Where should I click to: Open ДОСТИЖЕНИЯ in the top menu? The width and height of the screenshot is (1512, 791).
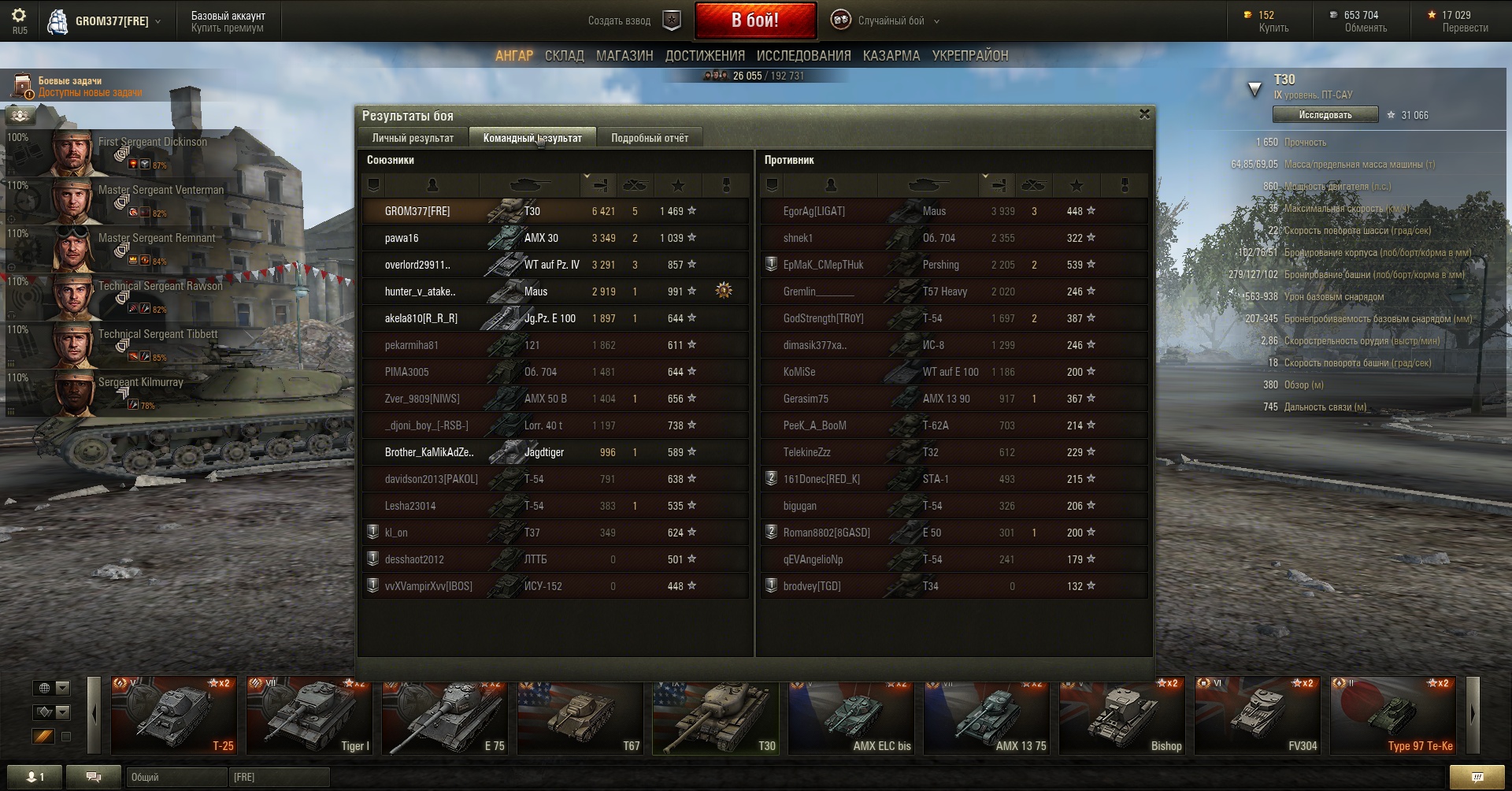[705, 56]
